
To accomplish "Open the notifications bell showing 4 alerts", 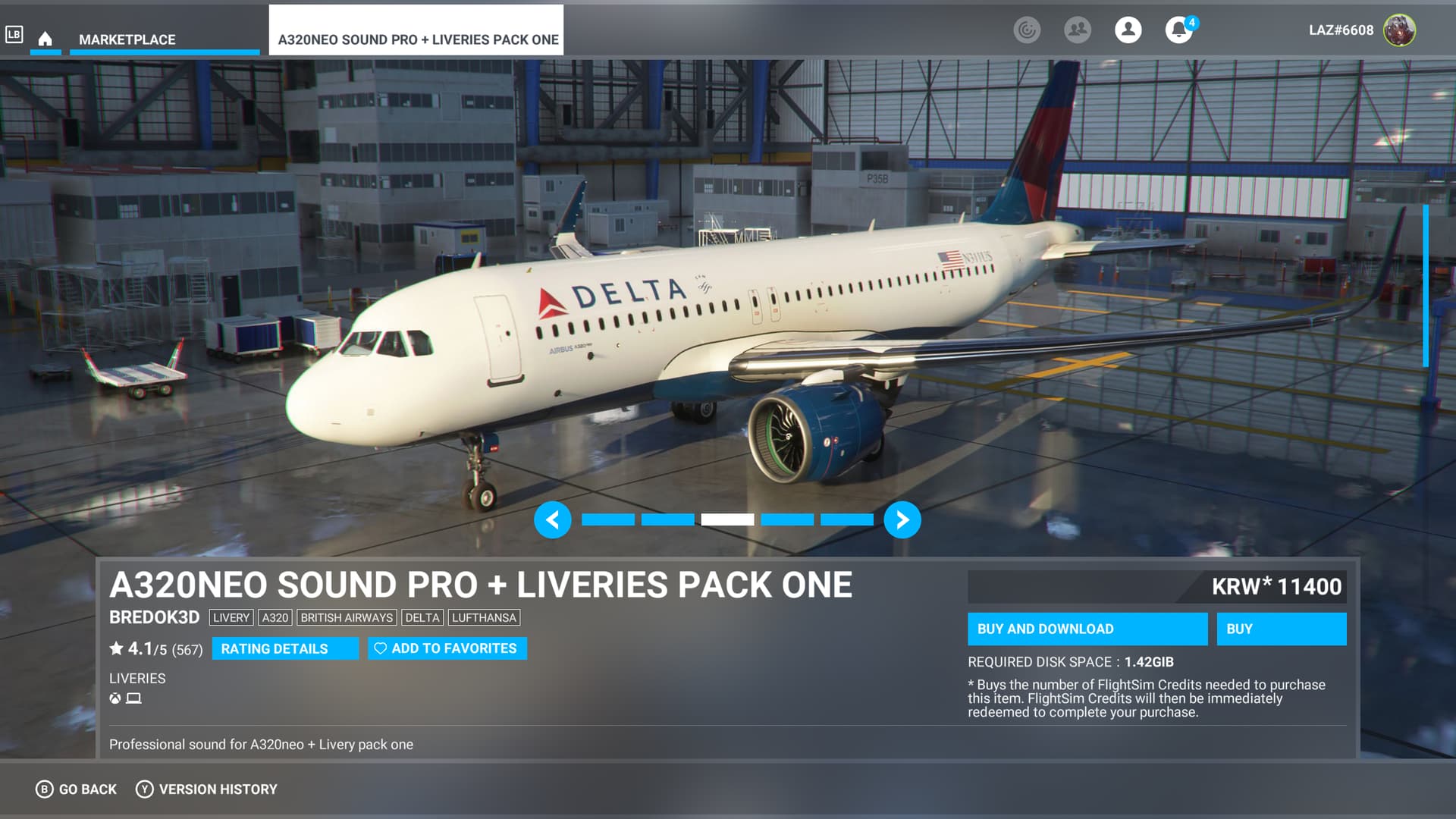I will point(1178,31).
